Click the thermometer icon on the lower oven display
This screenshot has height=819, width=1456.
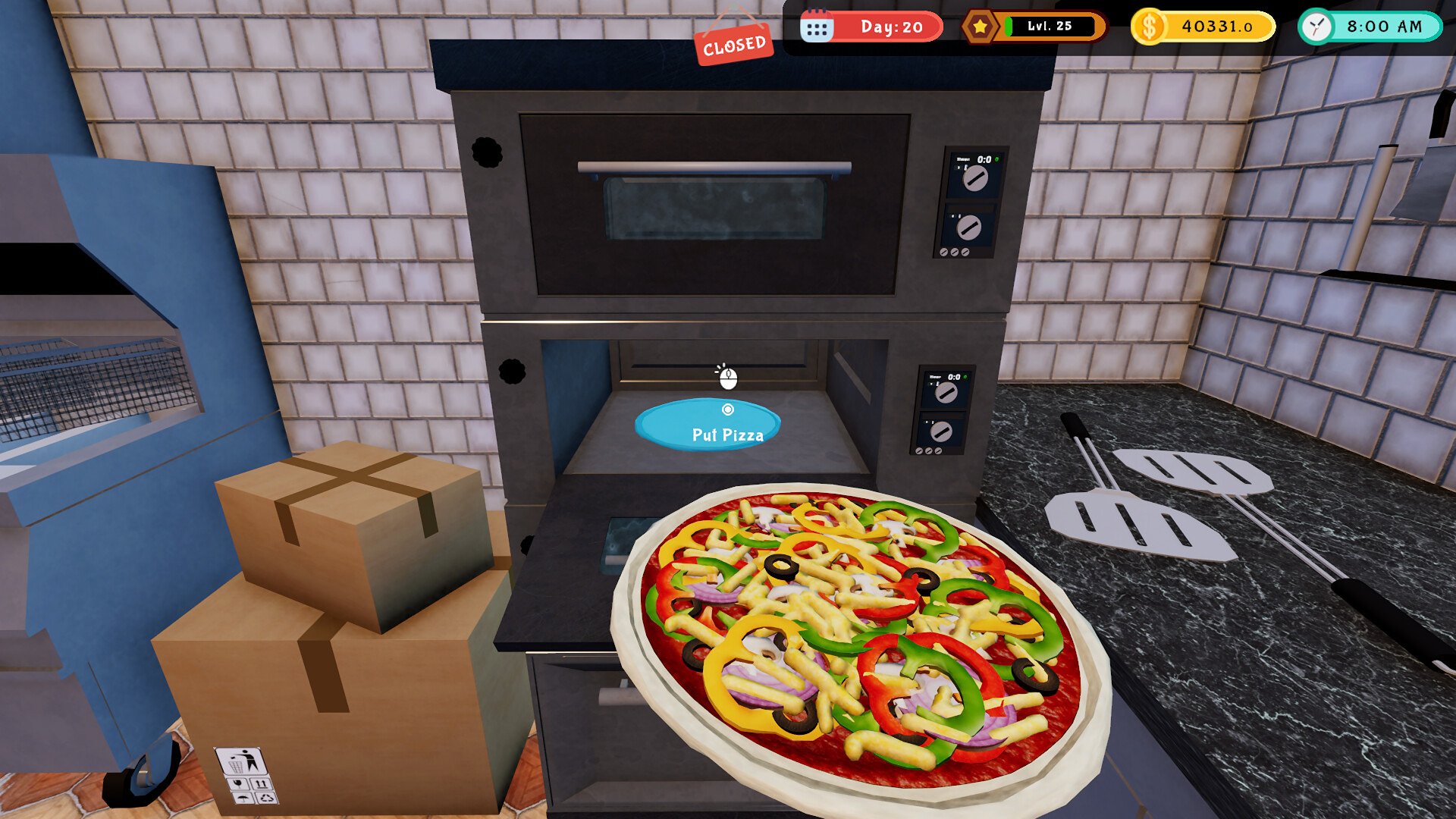point(938,383)
